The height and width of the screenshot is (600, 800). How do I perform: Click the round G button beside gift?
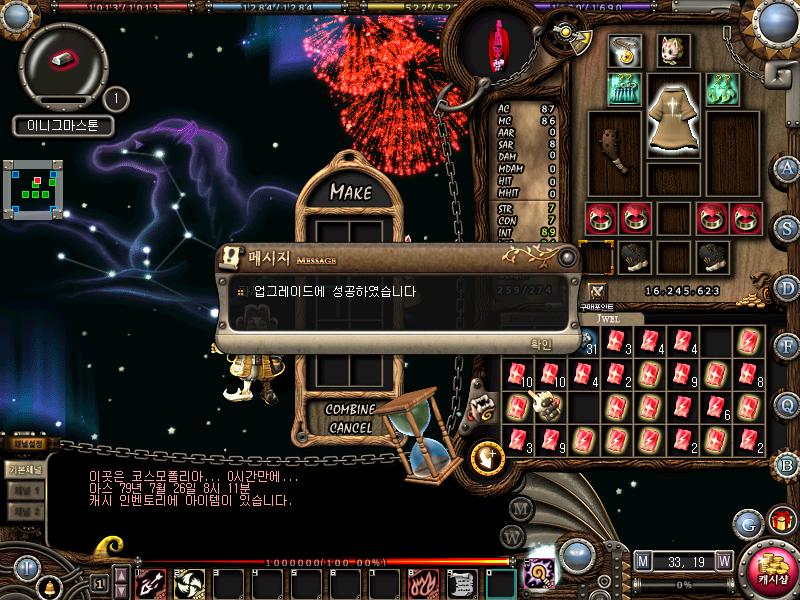pos(746,522)
